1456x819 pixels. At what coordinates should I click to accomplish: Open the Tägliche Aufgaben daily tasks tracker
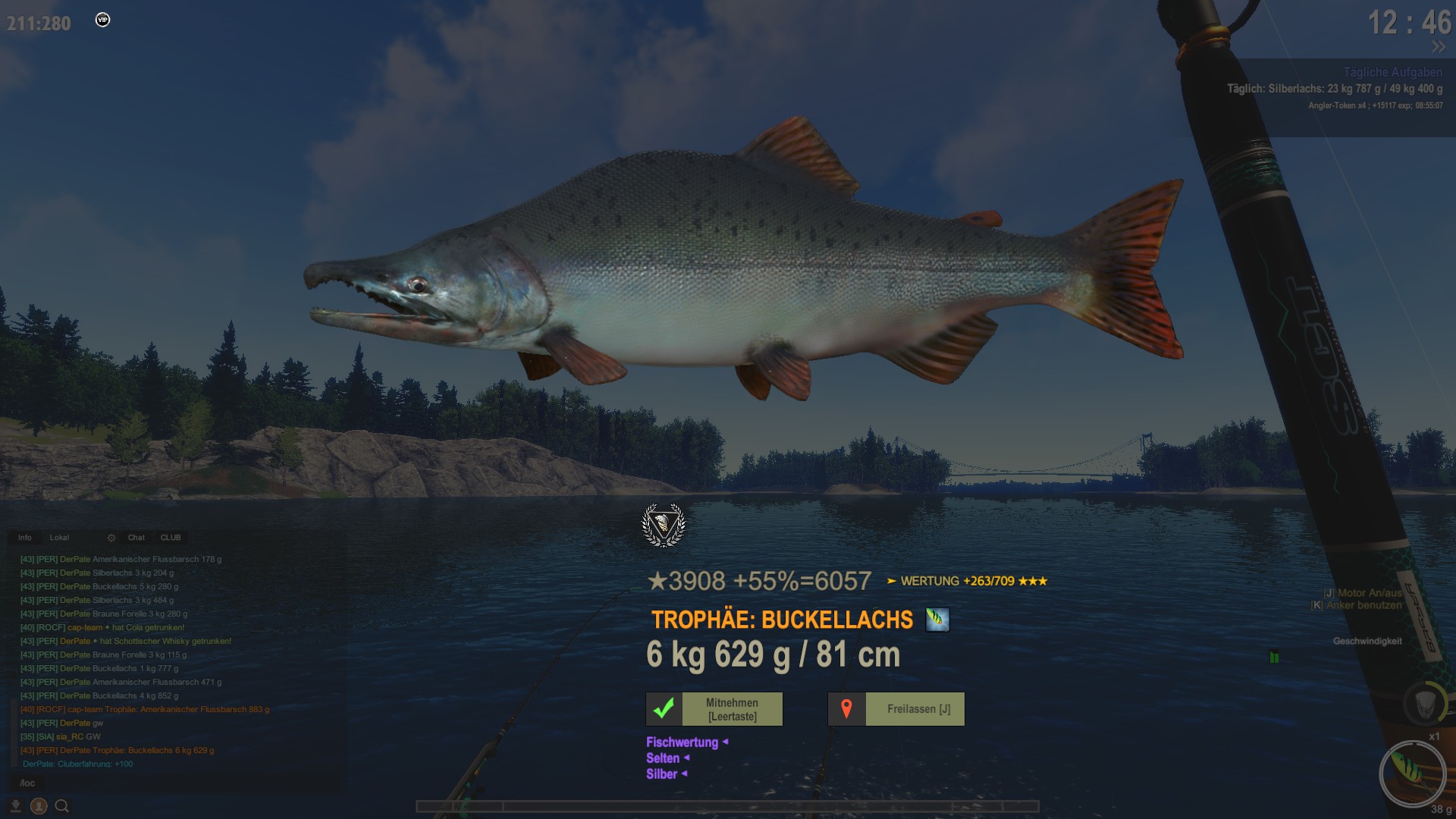pos(1392,73)
